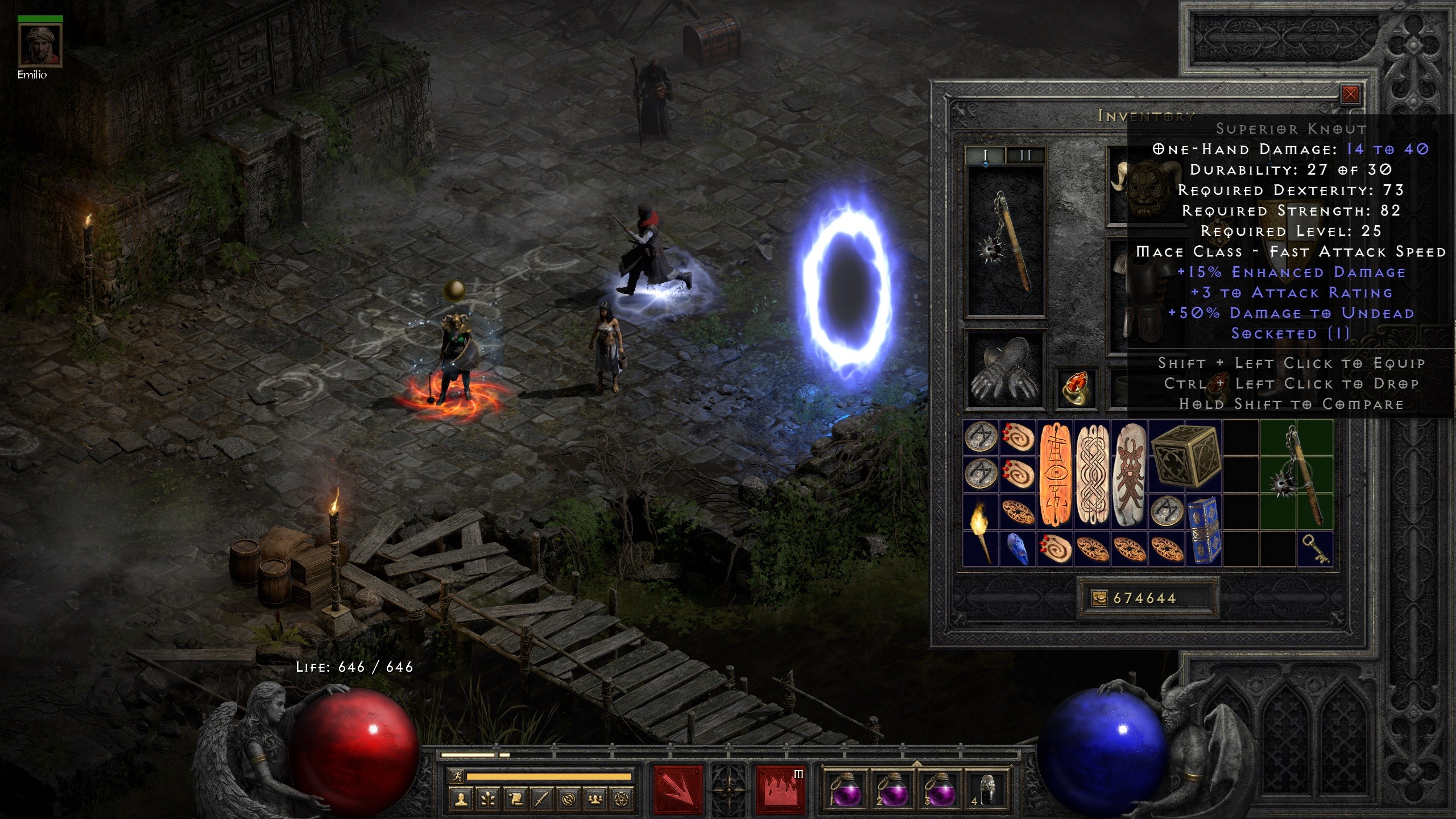The width and height of the screenshot is (1456, 819).
Task: Open the character sheet mini-menu button
Action: pyautogui.click(x=461, y=800)
